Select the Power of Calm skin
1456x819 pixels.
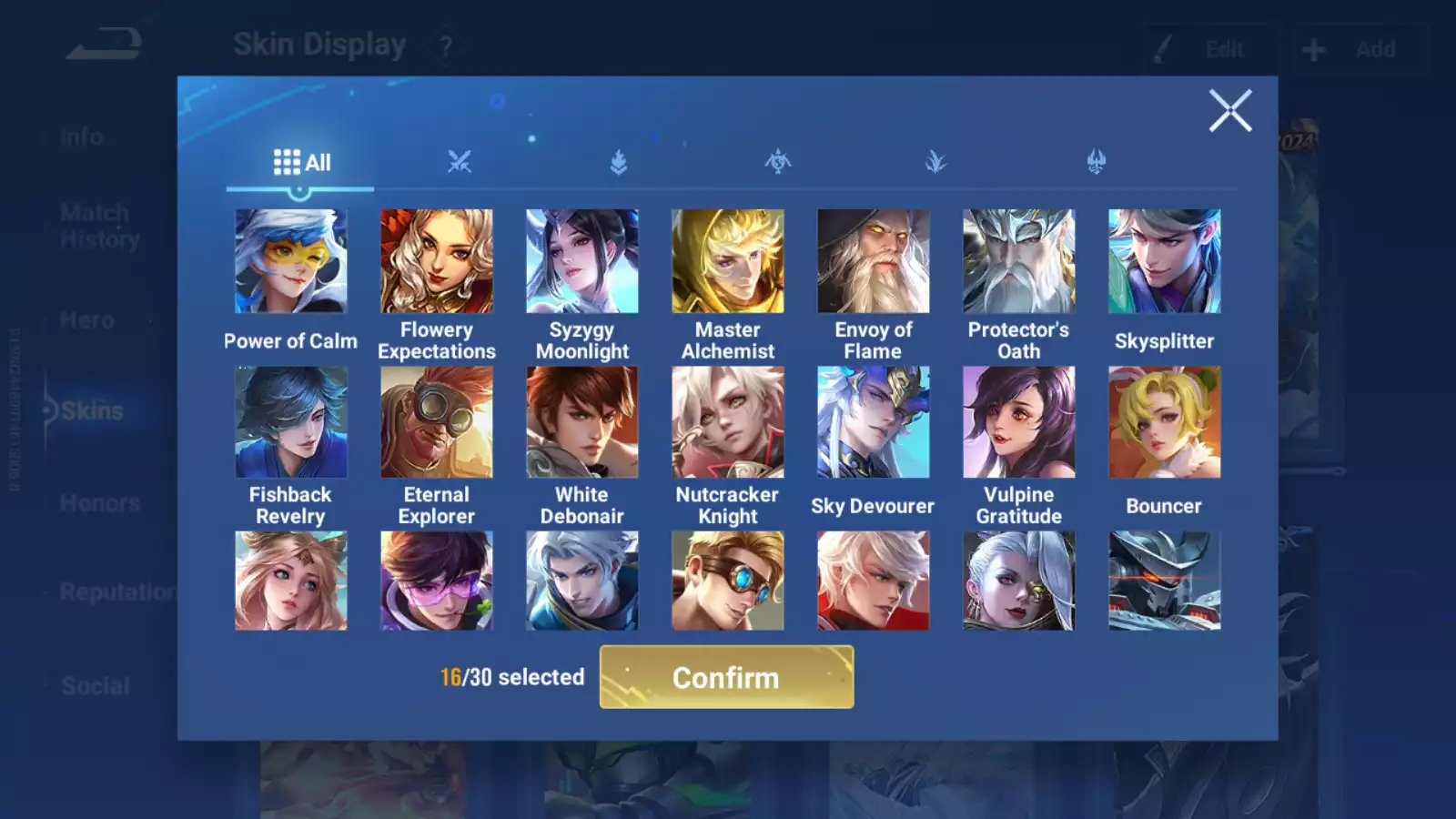click(290, 260)
